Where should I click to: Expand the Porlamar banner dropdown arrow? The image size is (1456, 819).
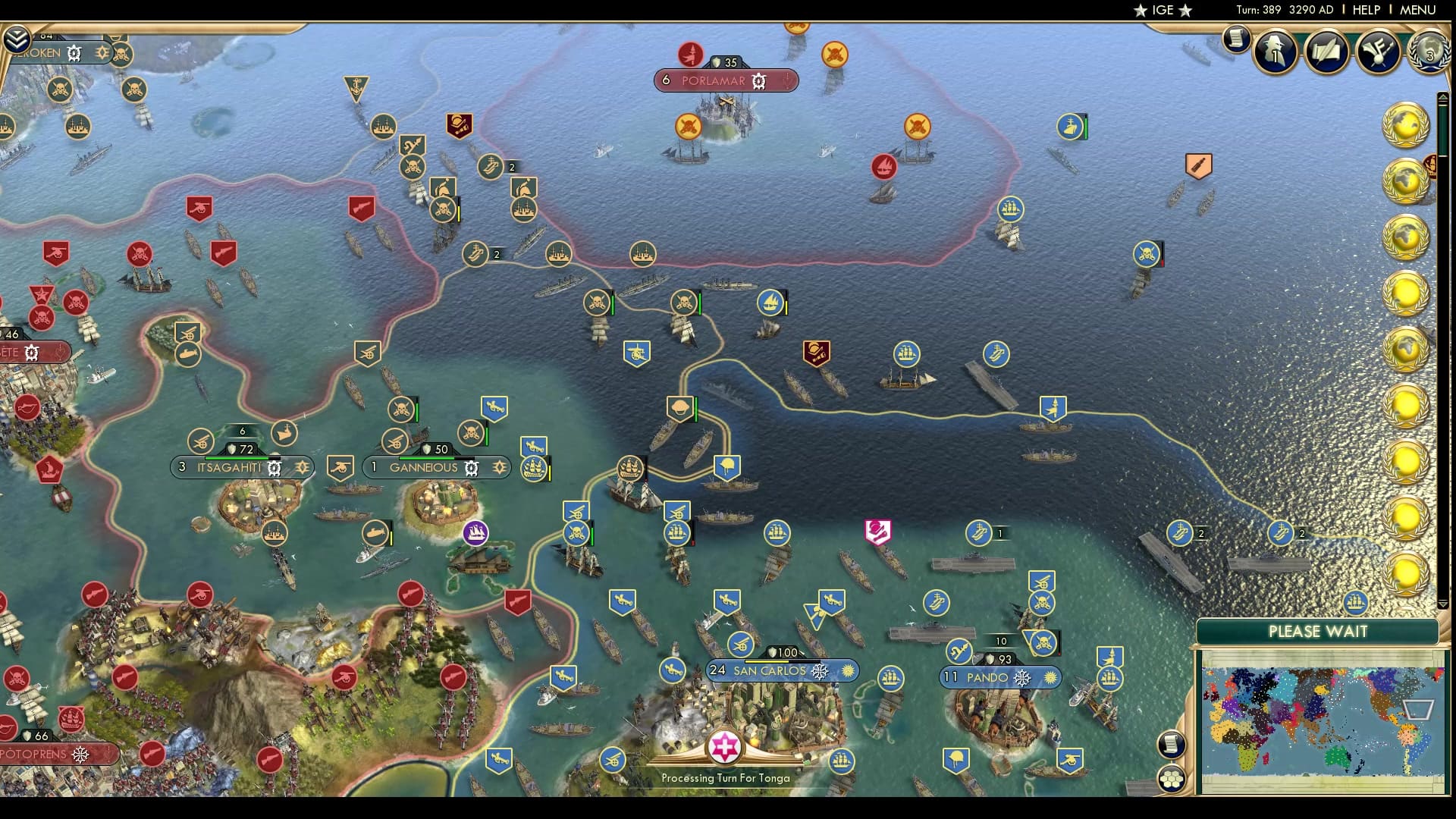coord(787,80)
